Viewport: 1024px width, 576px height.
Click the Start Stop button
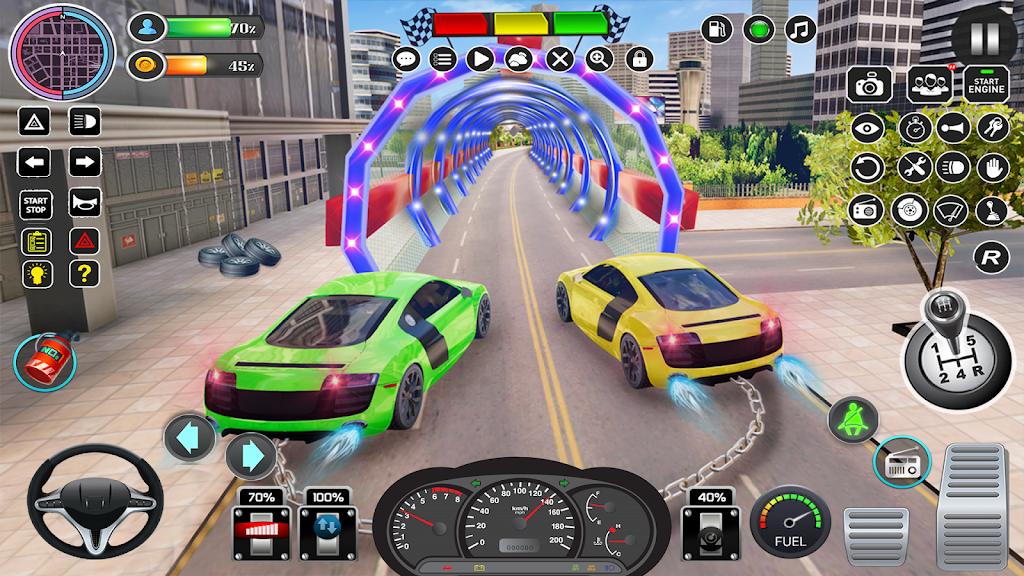(x=34, y=203)
